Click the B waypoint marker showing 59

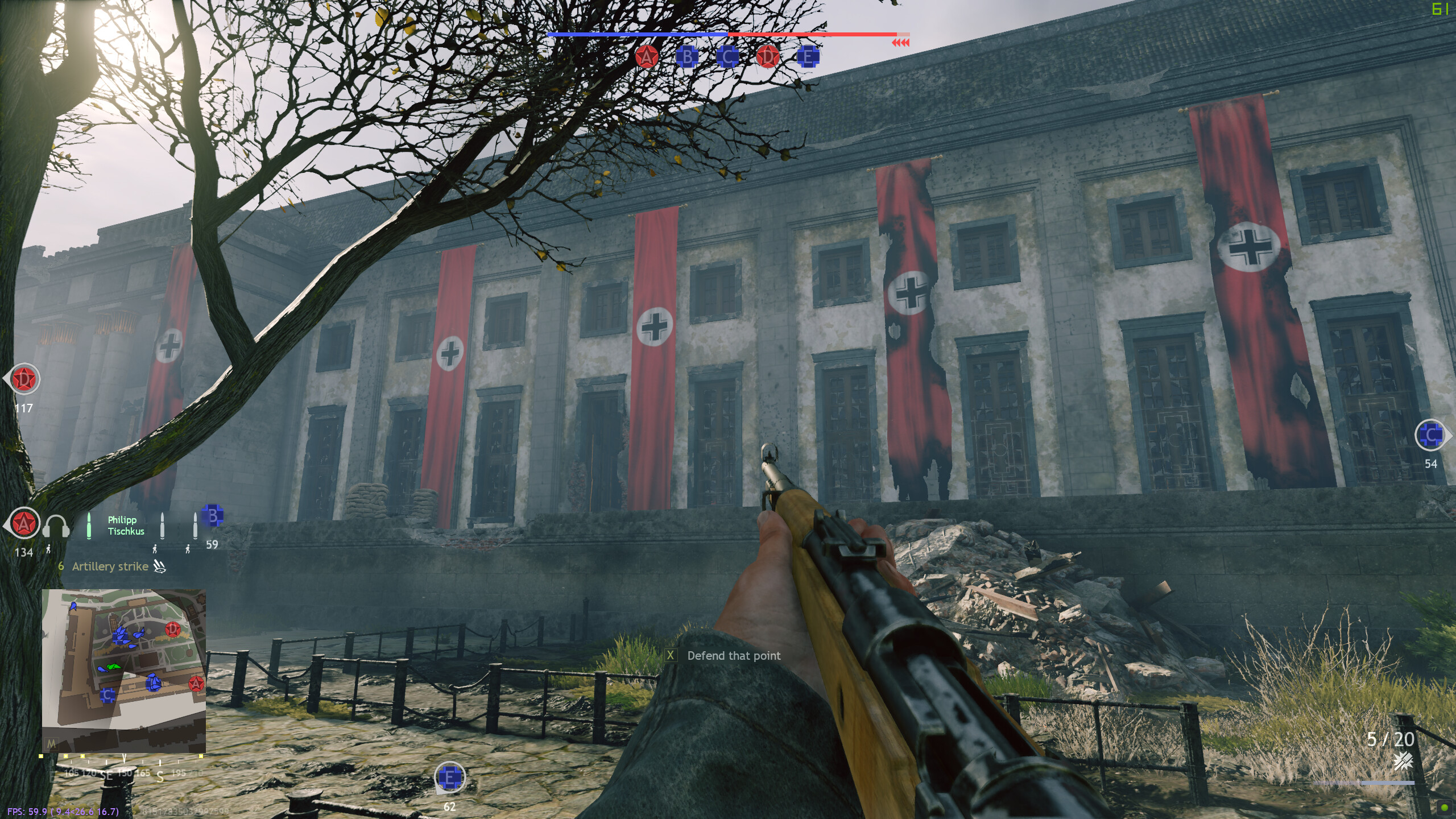click(x=213, y=516)
